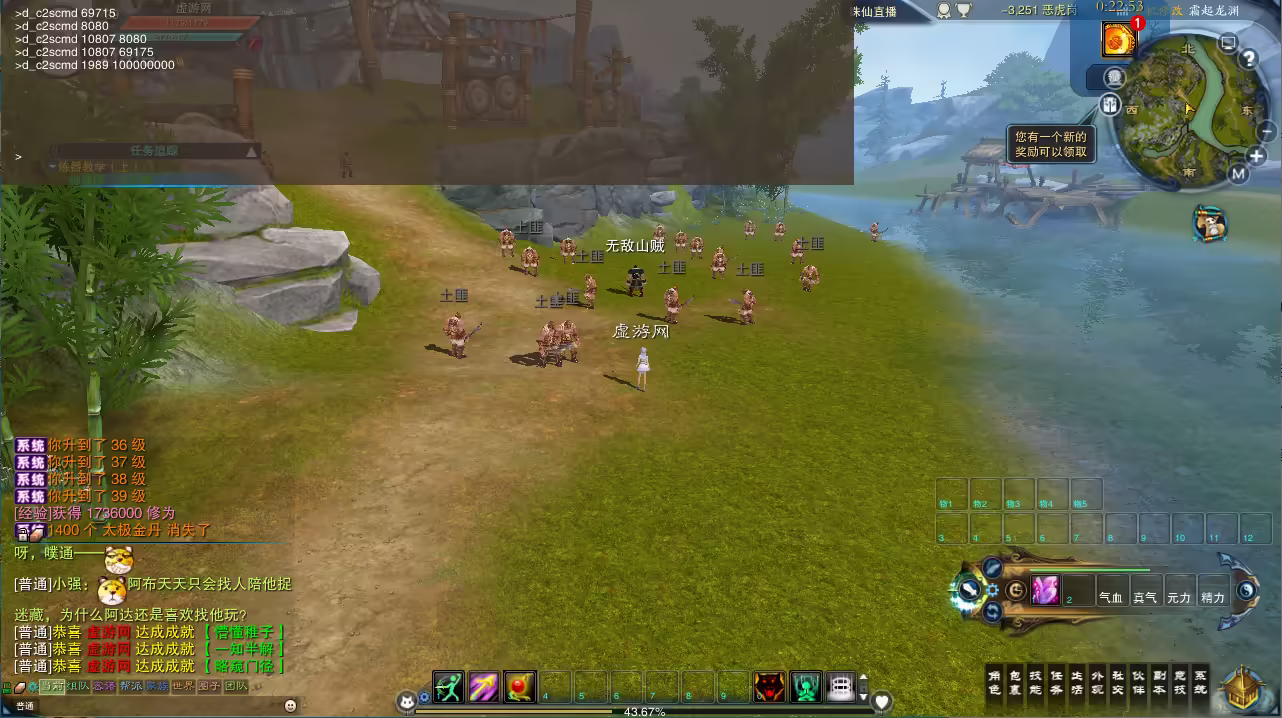Switch chat to the 世界 world channel
The height and width of the screenshot is (718, 1282).
pos(183,686)
